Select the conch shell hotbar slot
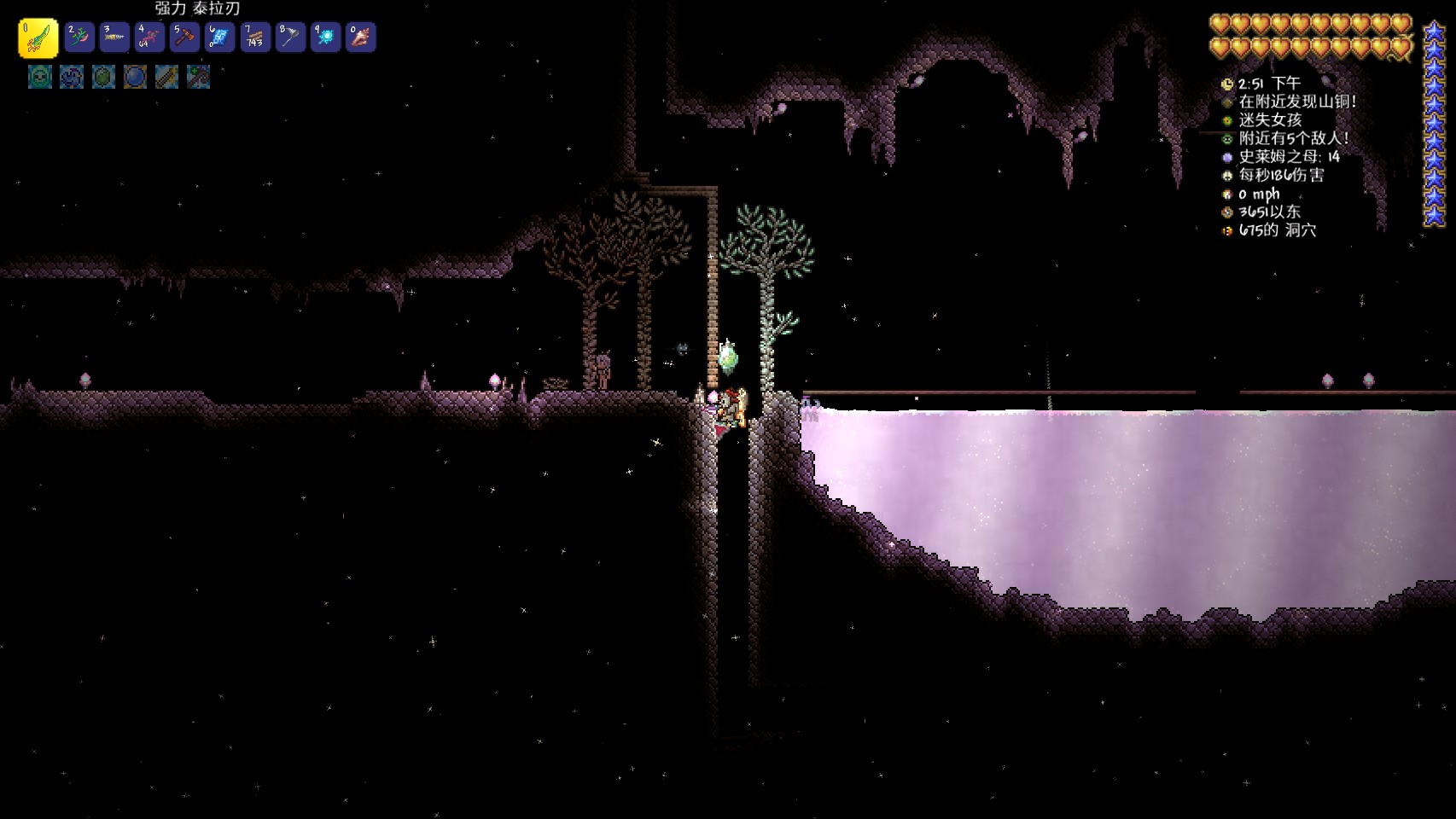 [x=360, y=38]
